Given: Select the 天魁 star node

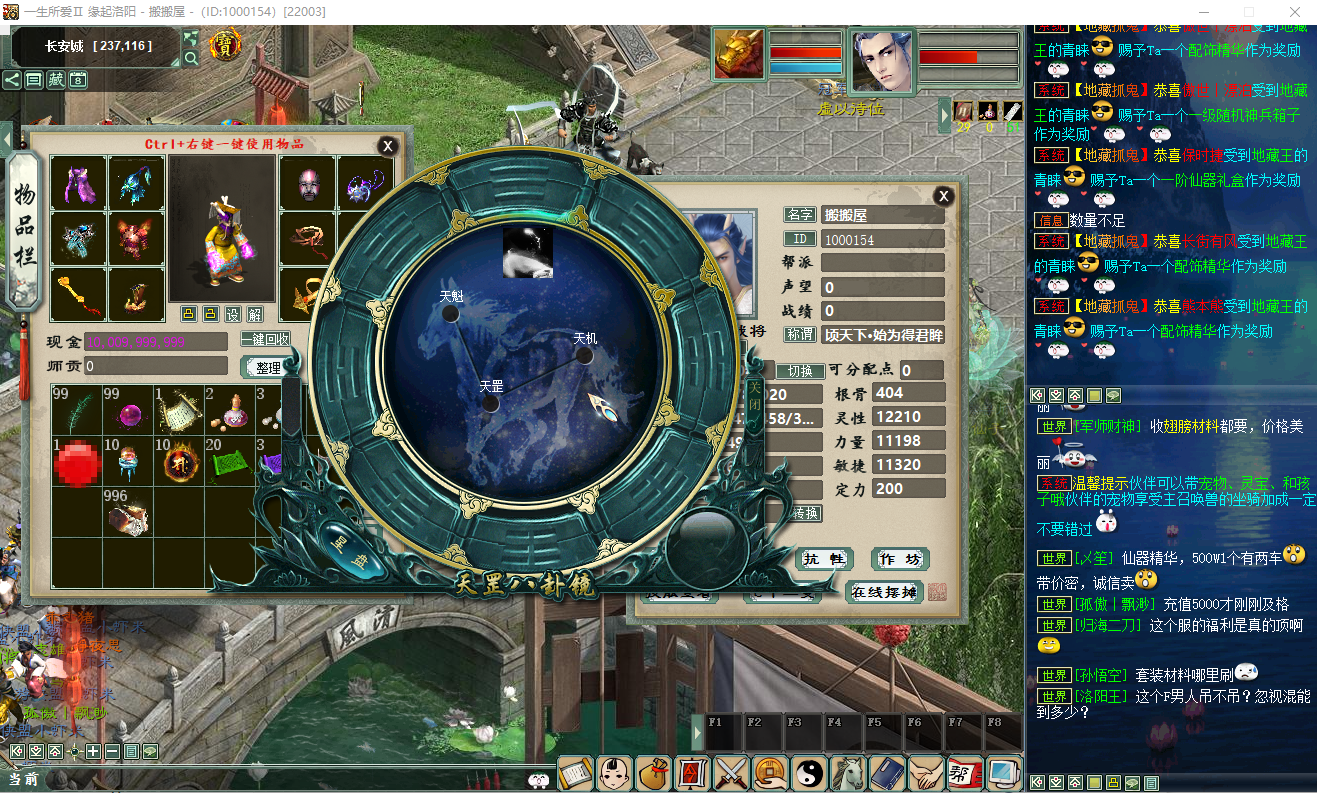Looking at the screenshot, I should [451, 313].
